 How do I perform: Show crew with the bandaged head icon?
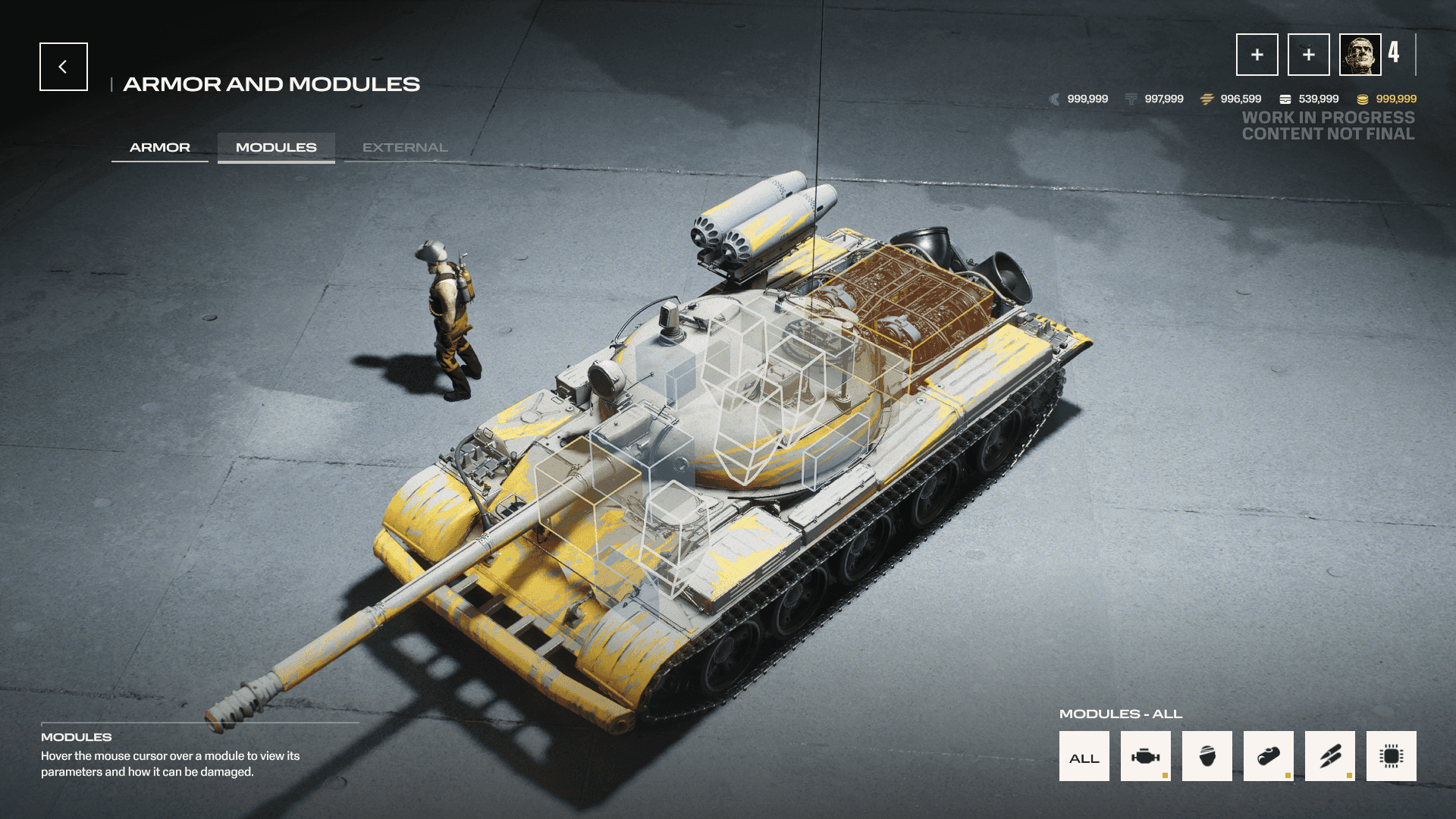tap(1207, 756)
